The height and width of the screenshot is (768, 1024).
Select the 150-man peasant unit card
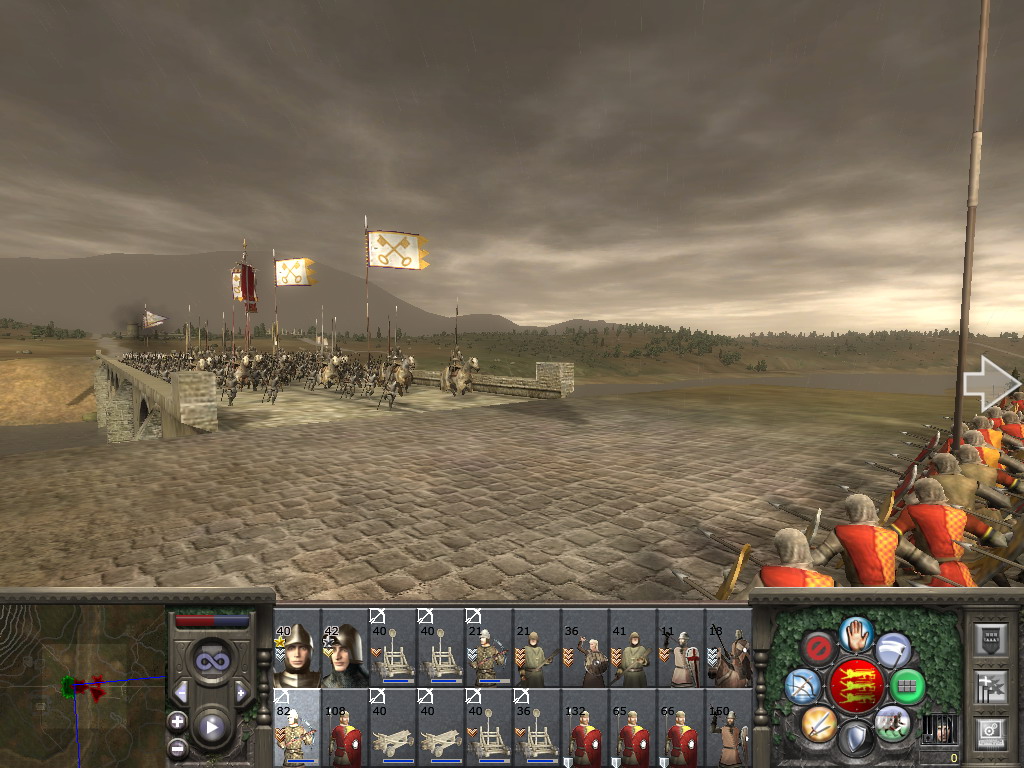click(729, 727)
